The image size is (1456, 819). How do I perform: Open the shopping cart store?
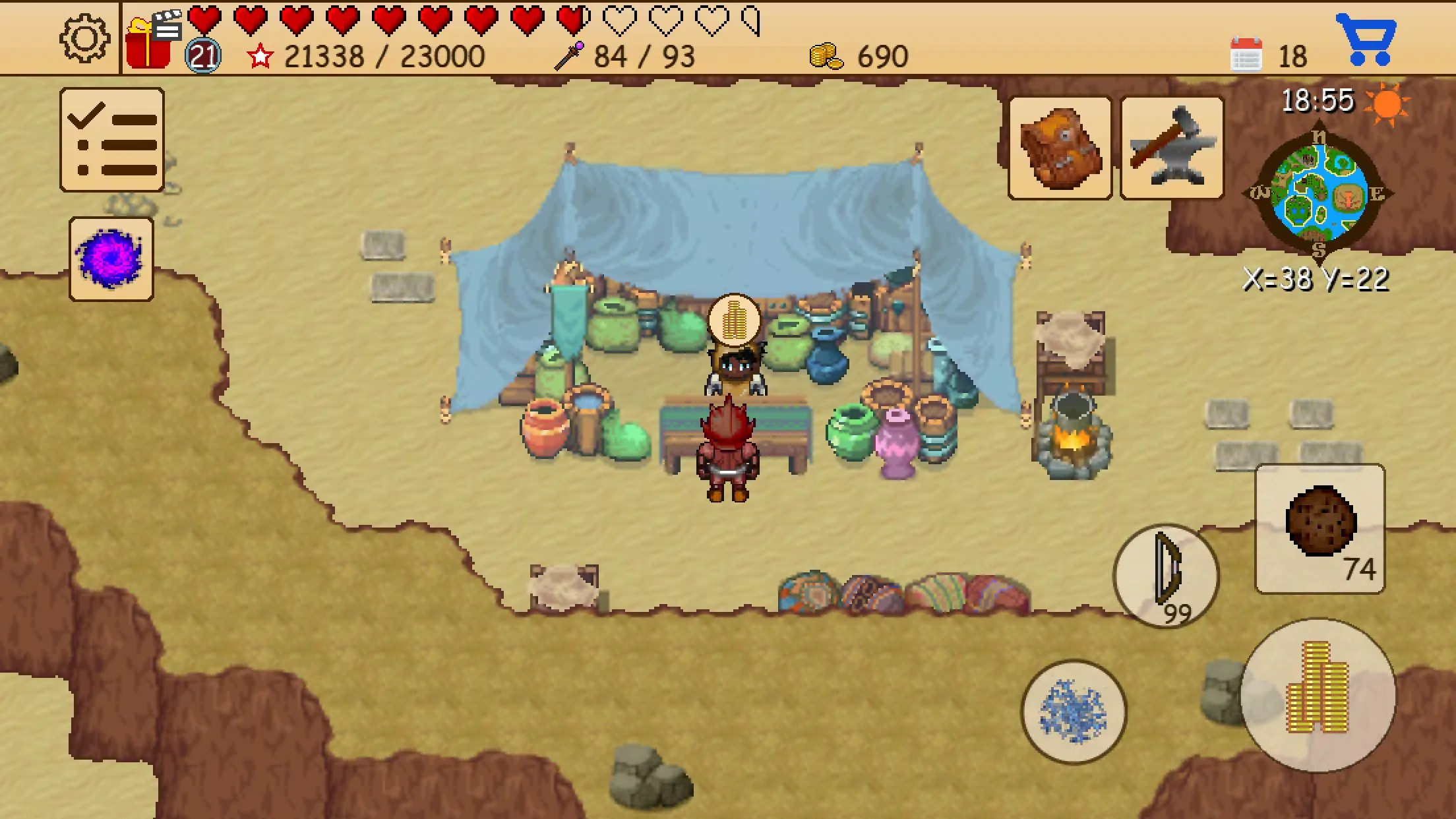click(1372, 41)
